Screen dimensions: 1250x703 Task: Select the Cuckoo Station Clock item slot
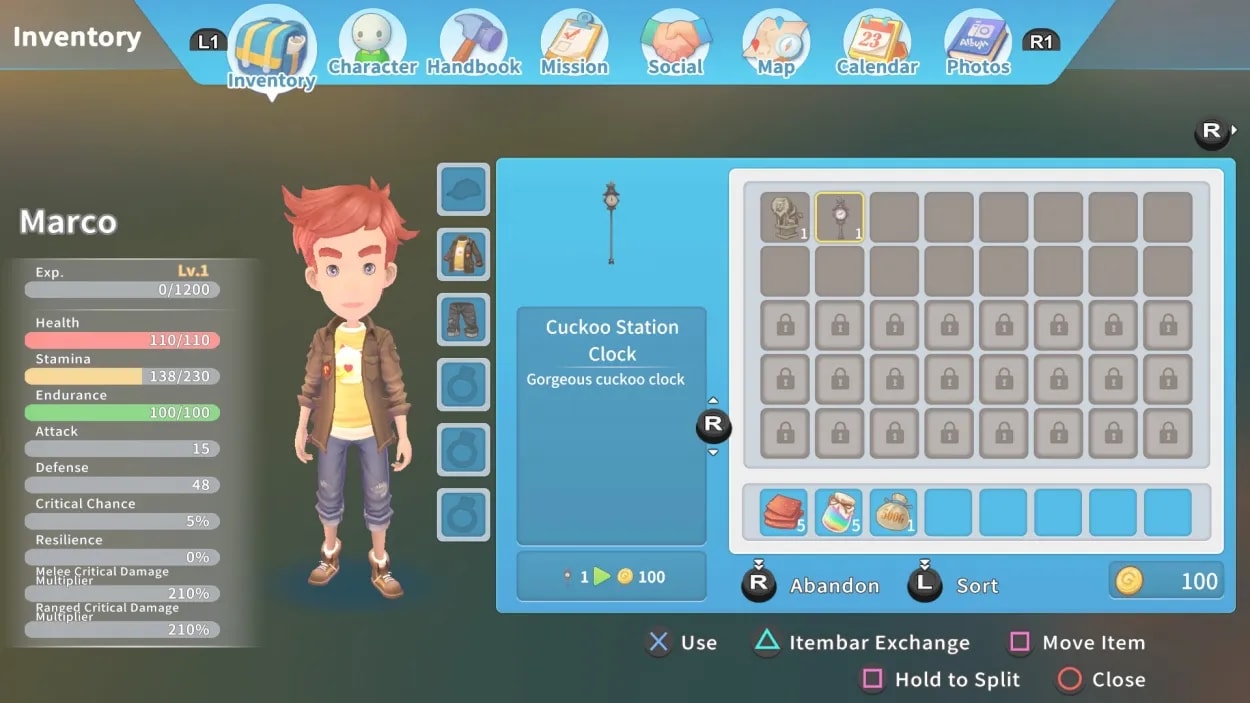tap(840, 218)
